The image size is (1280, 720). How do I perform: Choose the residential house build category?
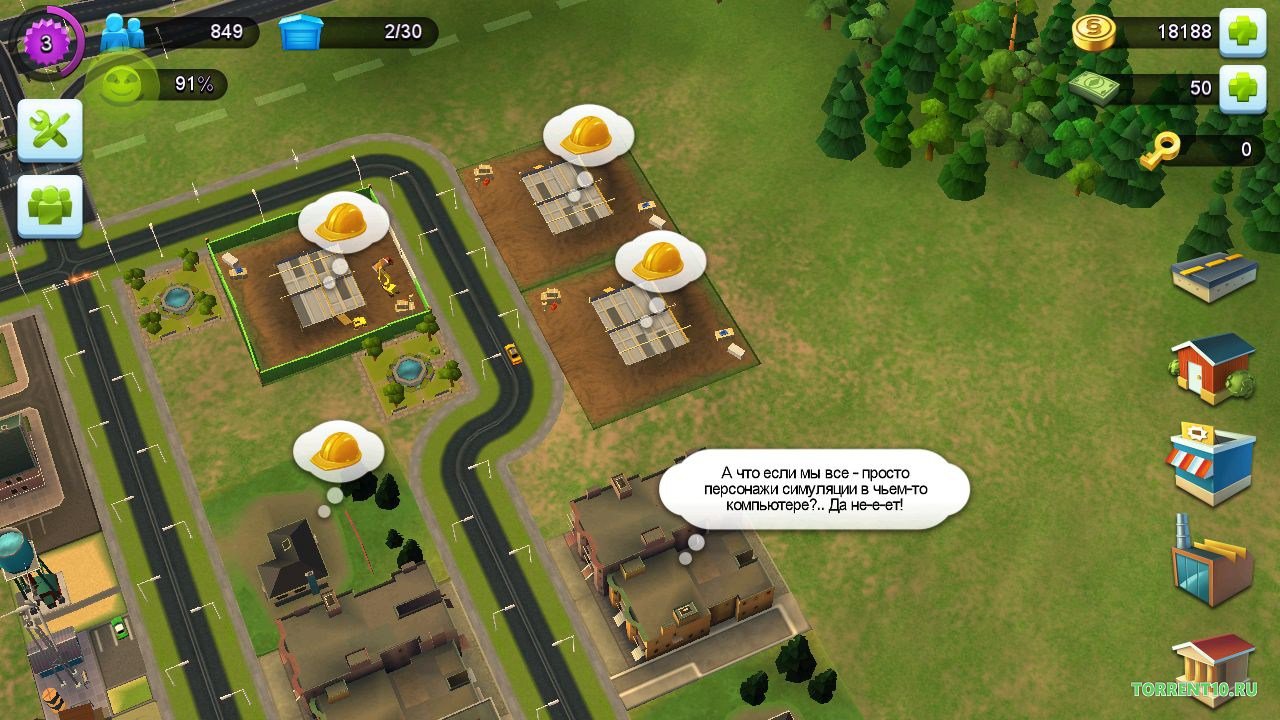[x=1213, y=367]
